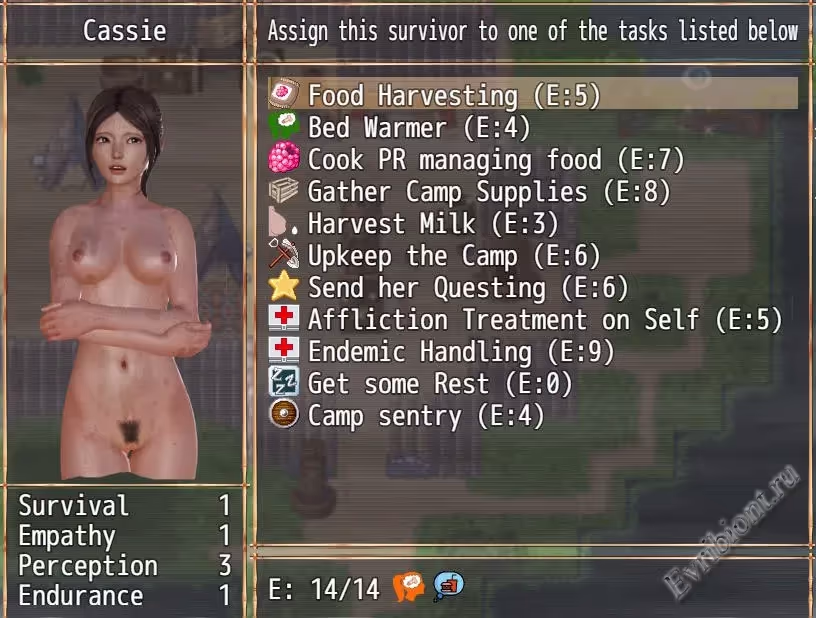The width and height of the screenshot is (816, 618).
Task: Choose the Get some Rest option
Action: click(x=425, y=384)
